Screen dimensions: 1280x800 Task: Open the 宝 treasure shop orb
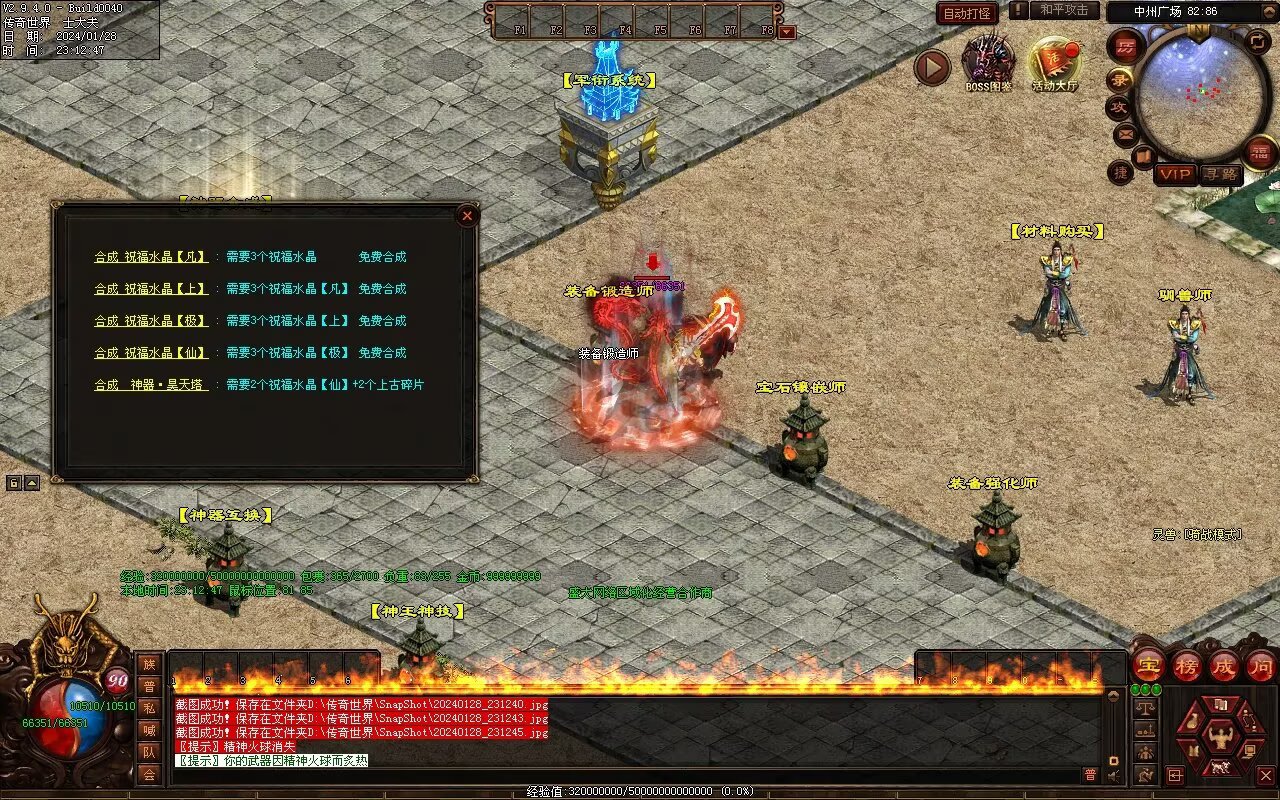click(1149, 665)
